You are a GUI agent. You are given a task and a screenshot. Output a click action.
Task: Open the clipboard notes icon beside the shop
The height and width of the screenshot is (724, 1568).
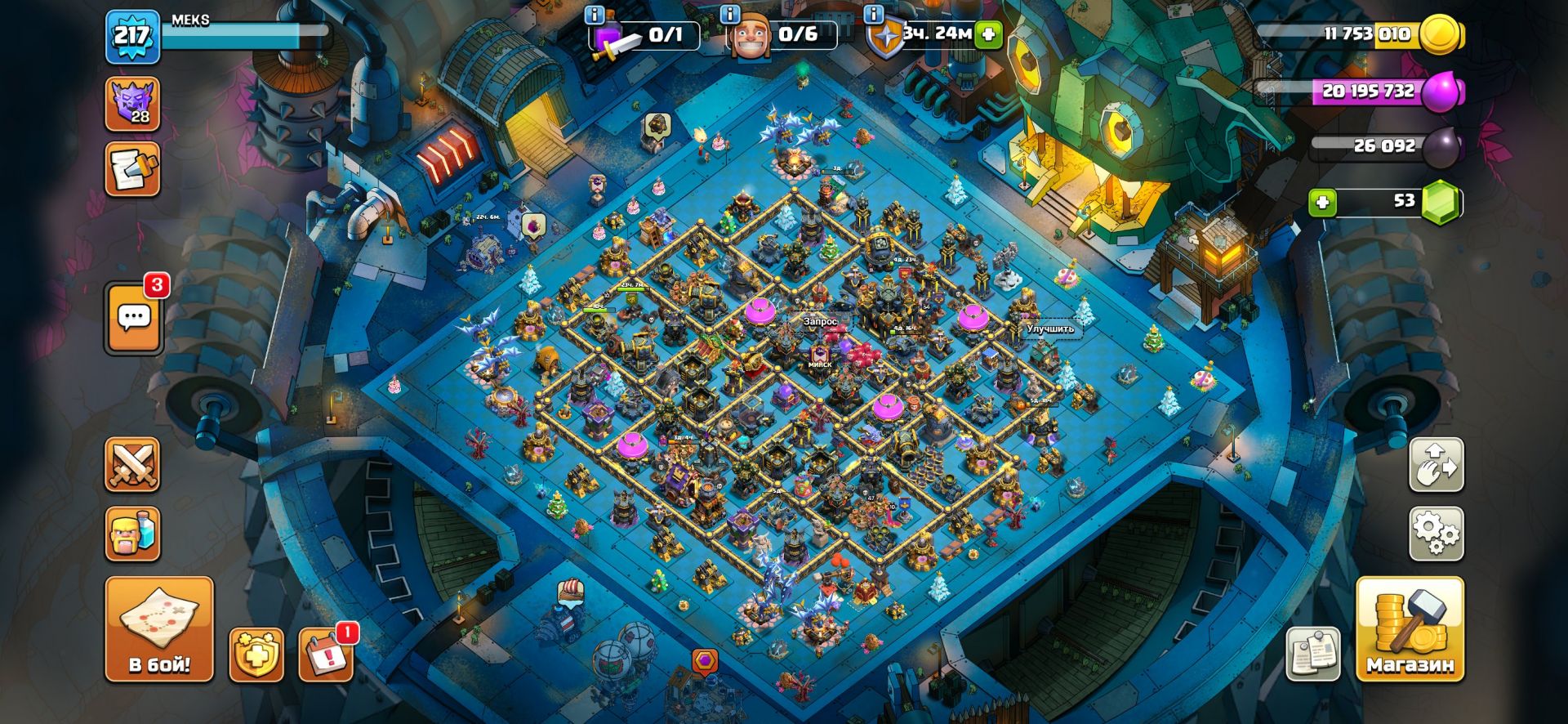(1312, 654)
